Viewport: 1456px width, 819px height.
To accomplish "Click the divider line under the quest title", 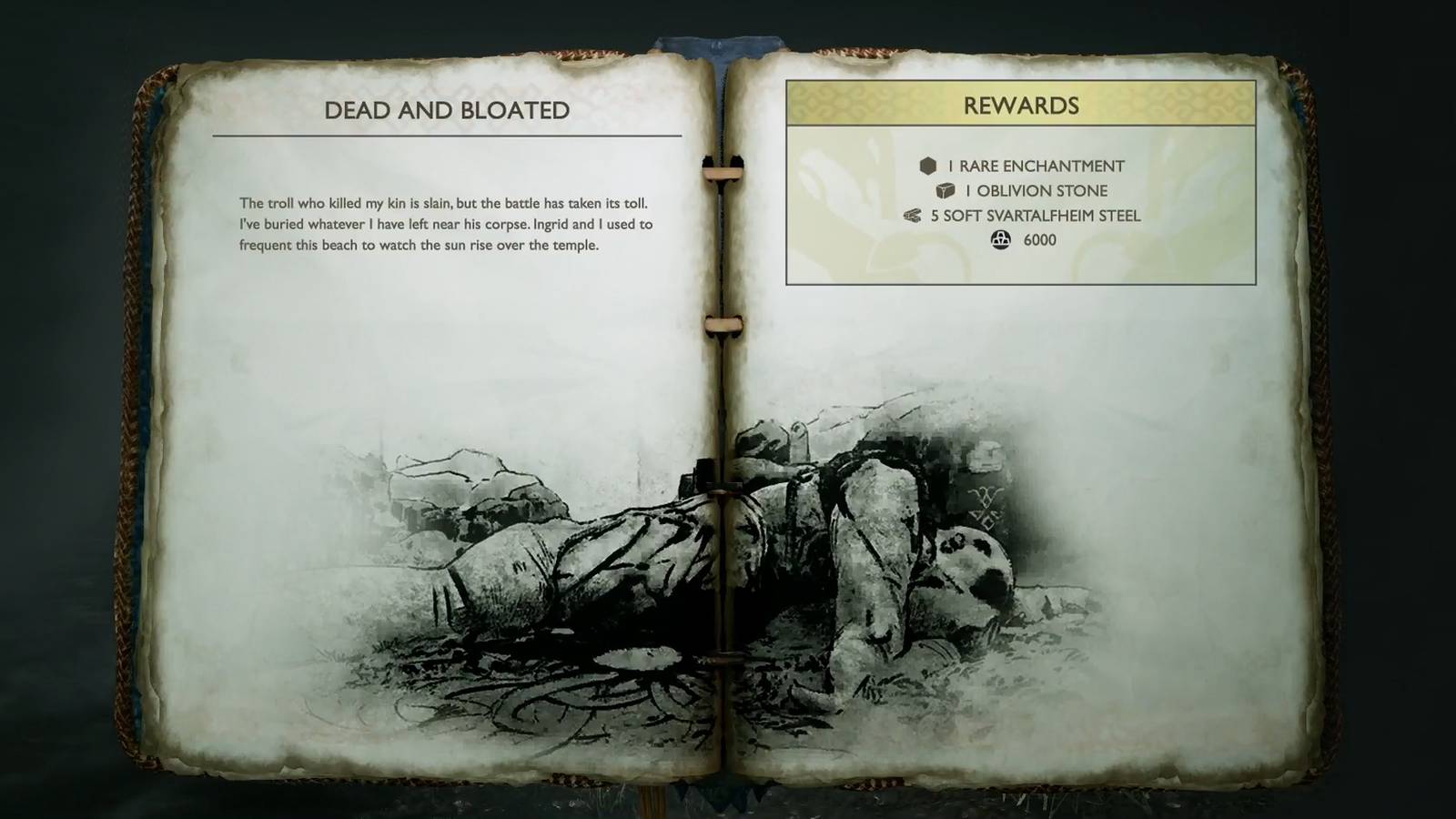I will [448, 136].
